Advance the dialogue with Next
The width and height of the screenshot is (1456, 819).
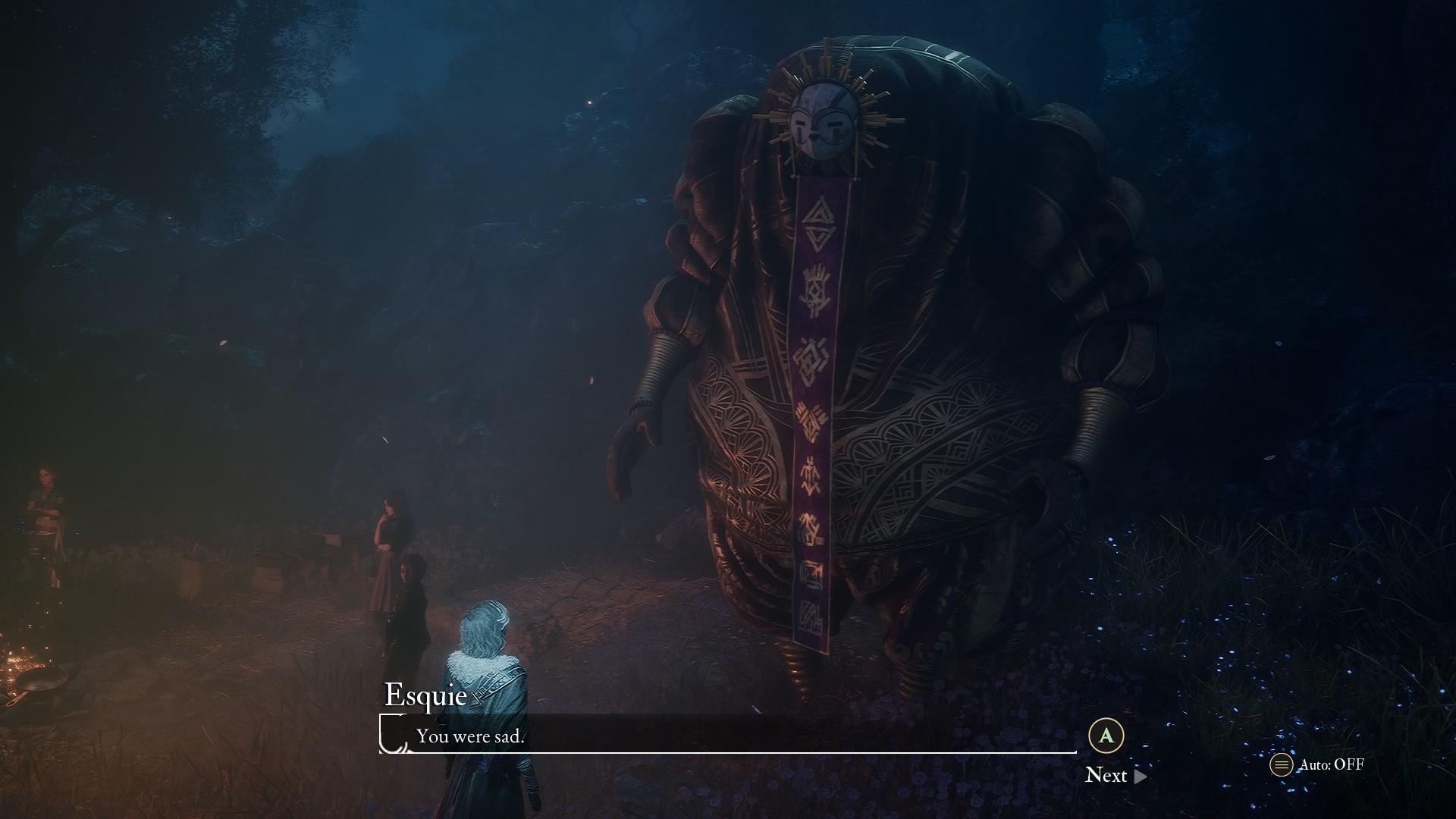(x=1114, y=774)
